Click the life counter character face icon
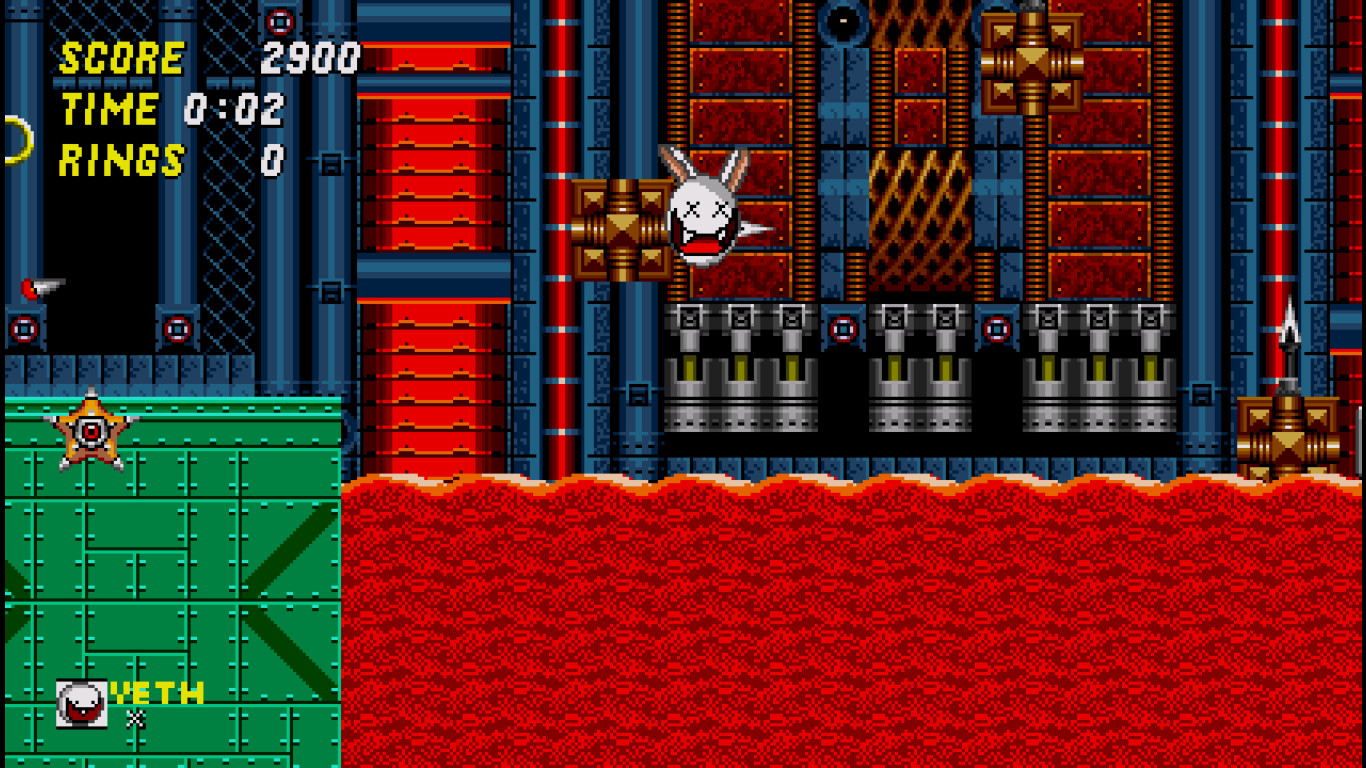Image resolution: width=1366 pixels, height=768 pixels. pyautogui.click(x=80, y=700)
